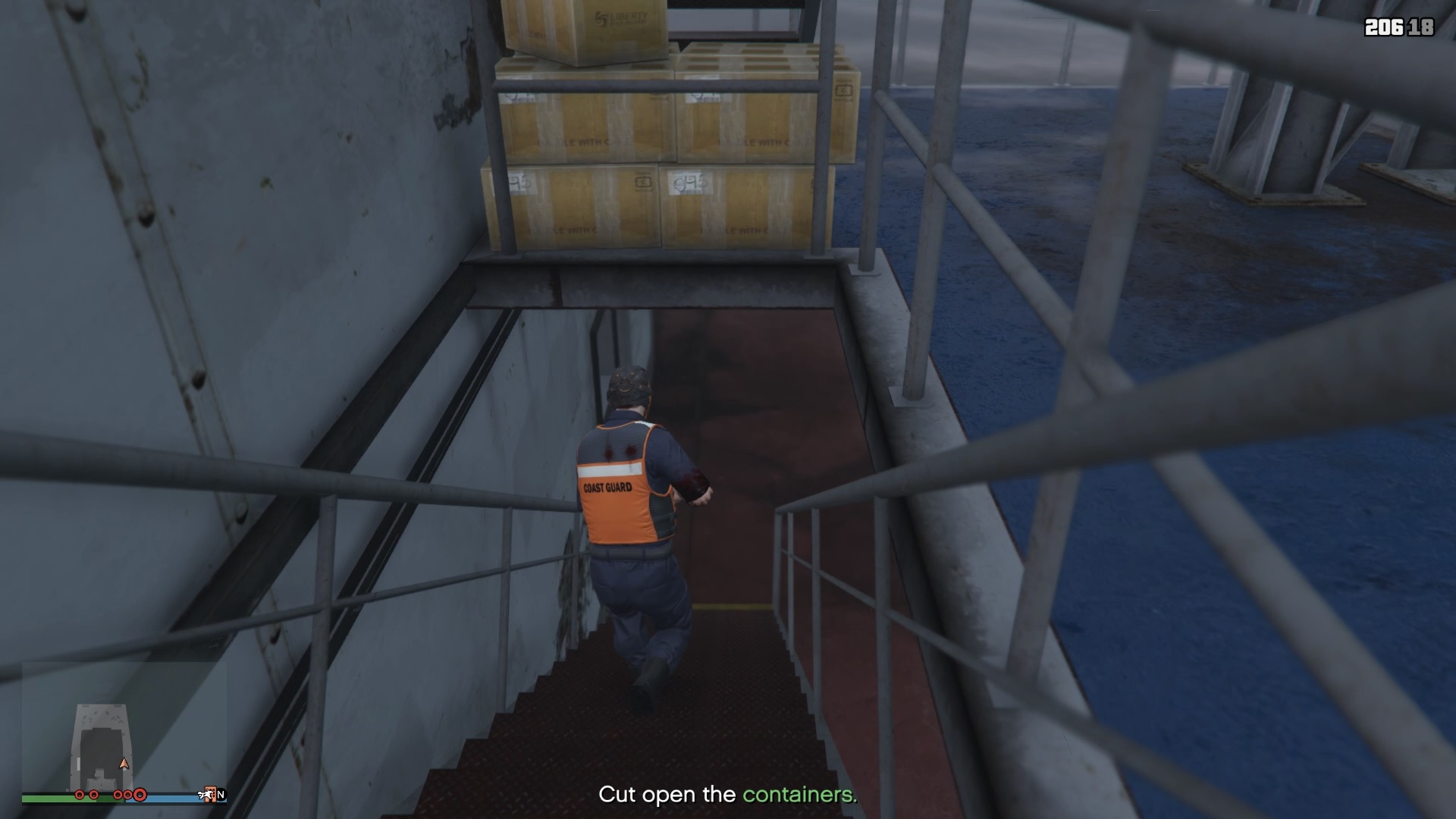Screen dimensions: 1456x819
Task: Click the 'N' compass indicator beside the minimap
Action: 221,795
